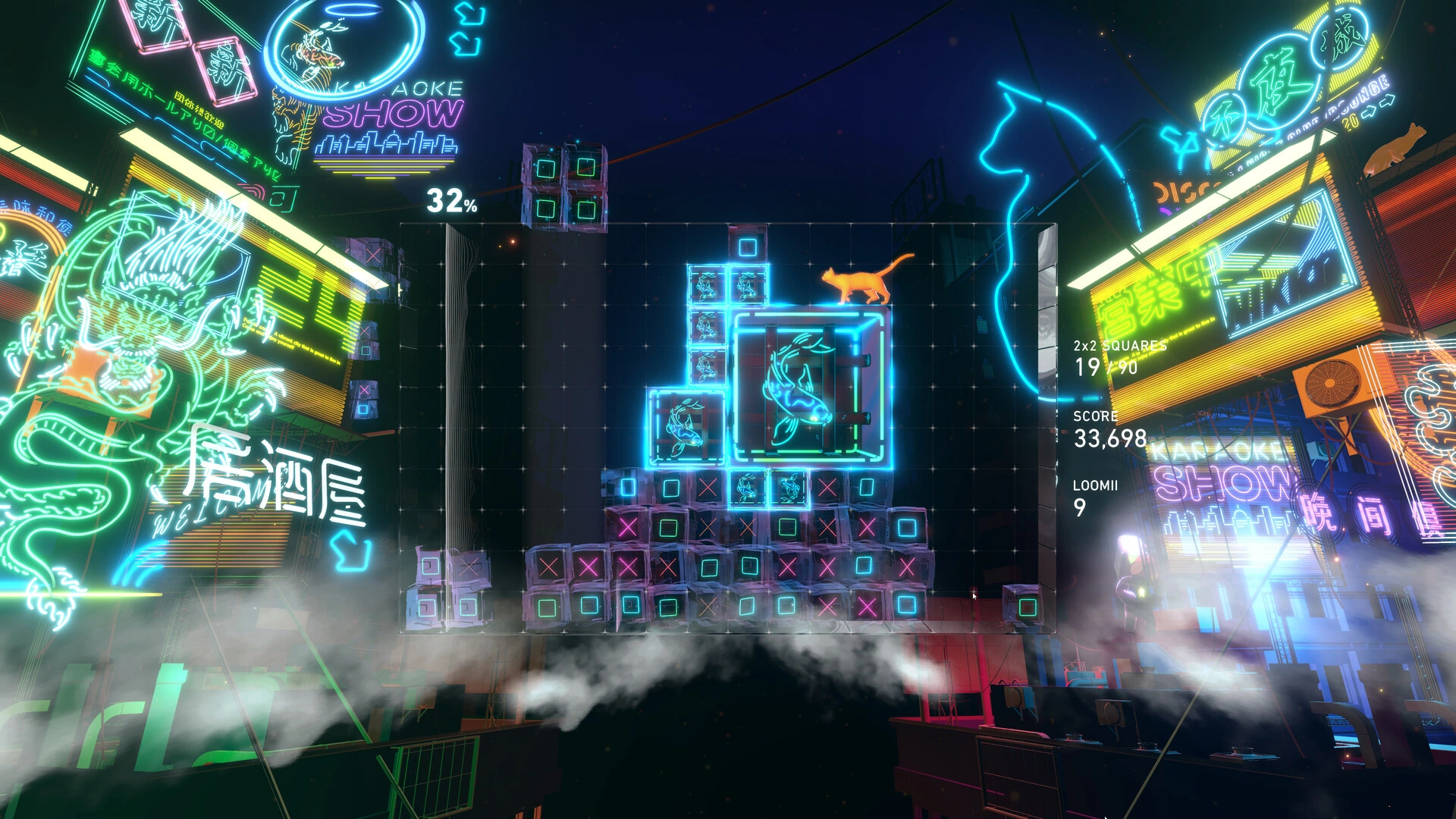Select the lone block on the right edge
Viewport: 1456px width, 819px height.
tap(1023, 604)
